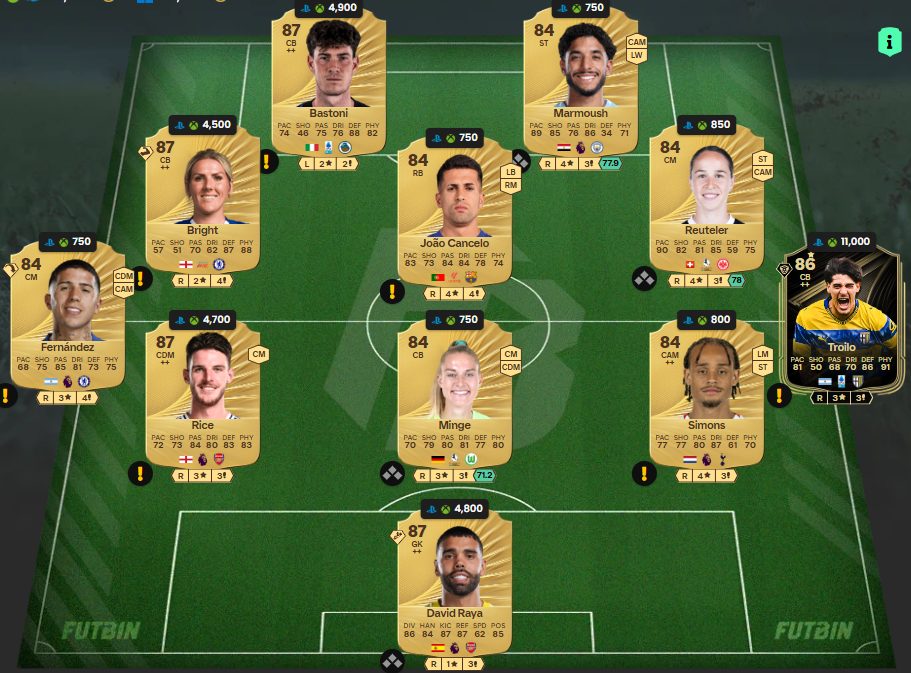Select the Simons player card
This screenshot has width=911, height=673.
[707, 393]
